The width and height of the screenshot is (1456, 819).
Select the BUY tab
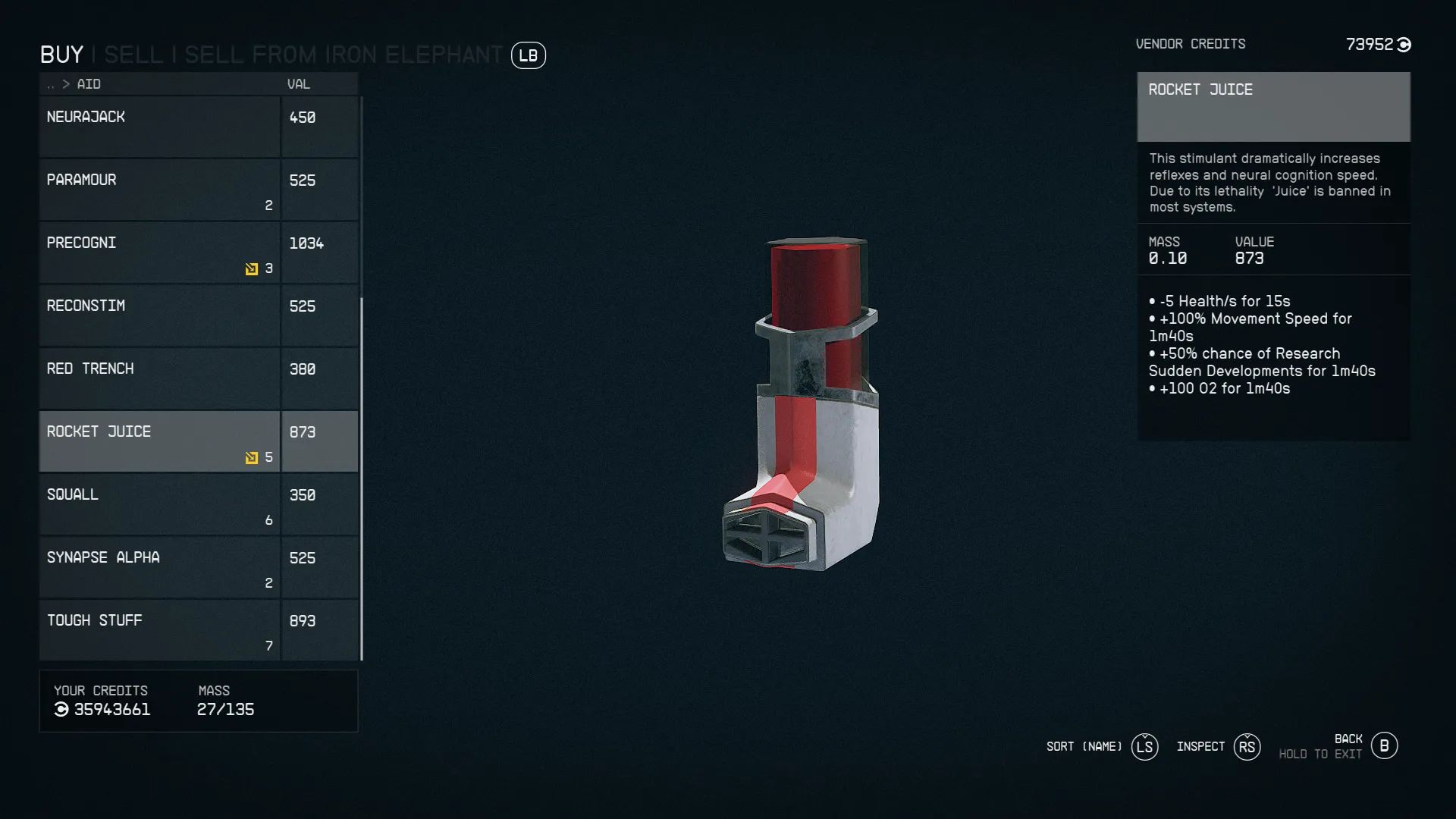tap(61, 54)
